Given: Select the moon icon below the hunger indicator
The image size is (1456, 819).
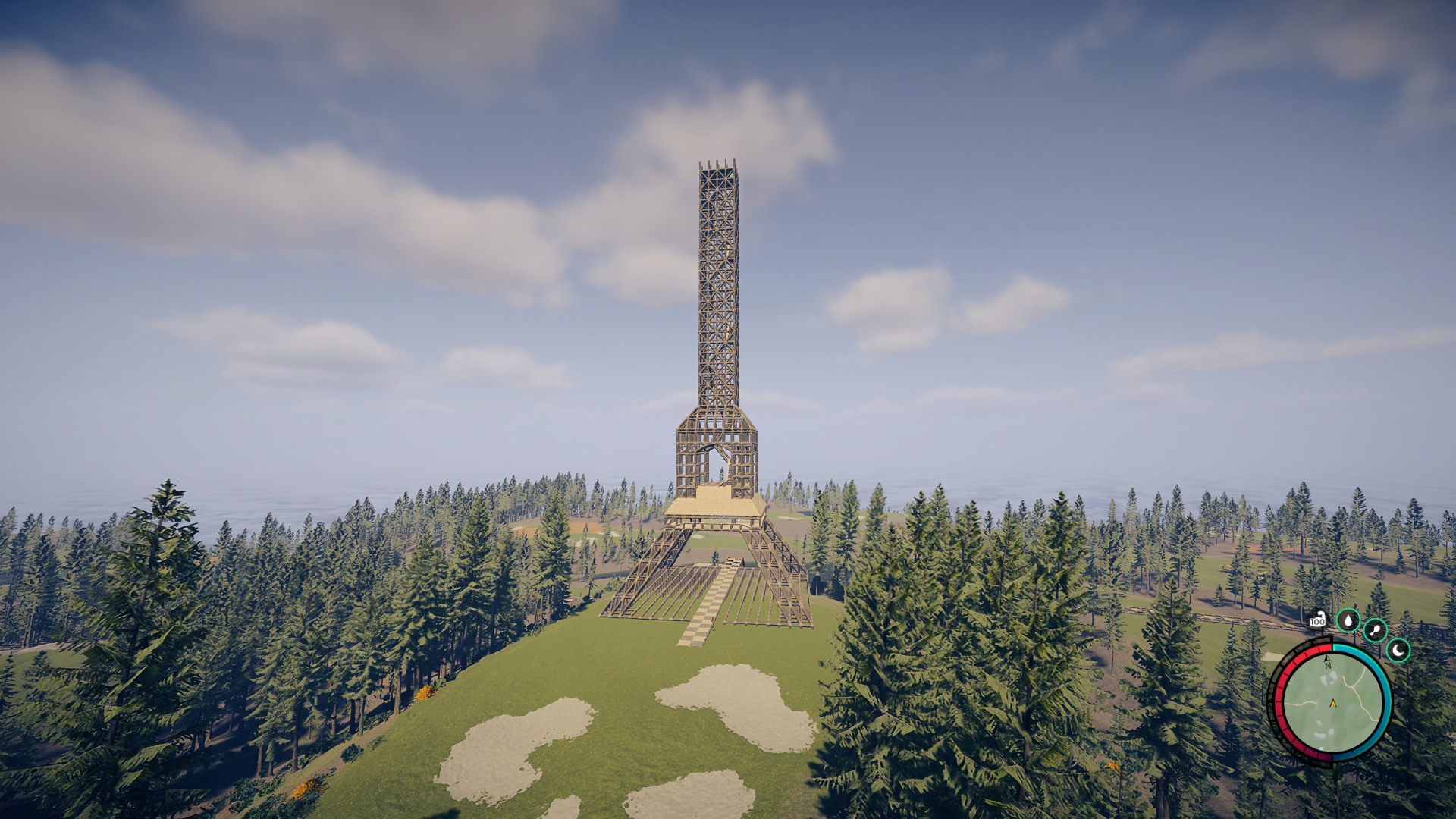Looking at the screenshot, I should (1398, 649).
